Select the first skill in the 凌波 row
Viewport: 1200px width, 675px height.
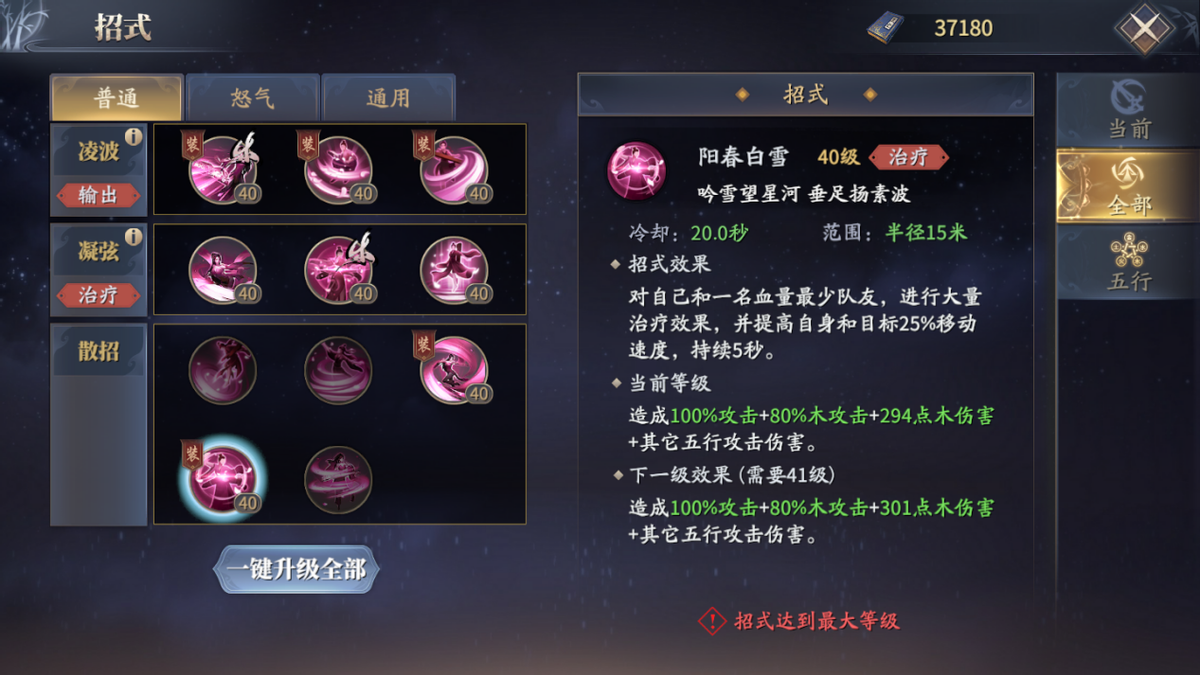coord(222,170)
